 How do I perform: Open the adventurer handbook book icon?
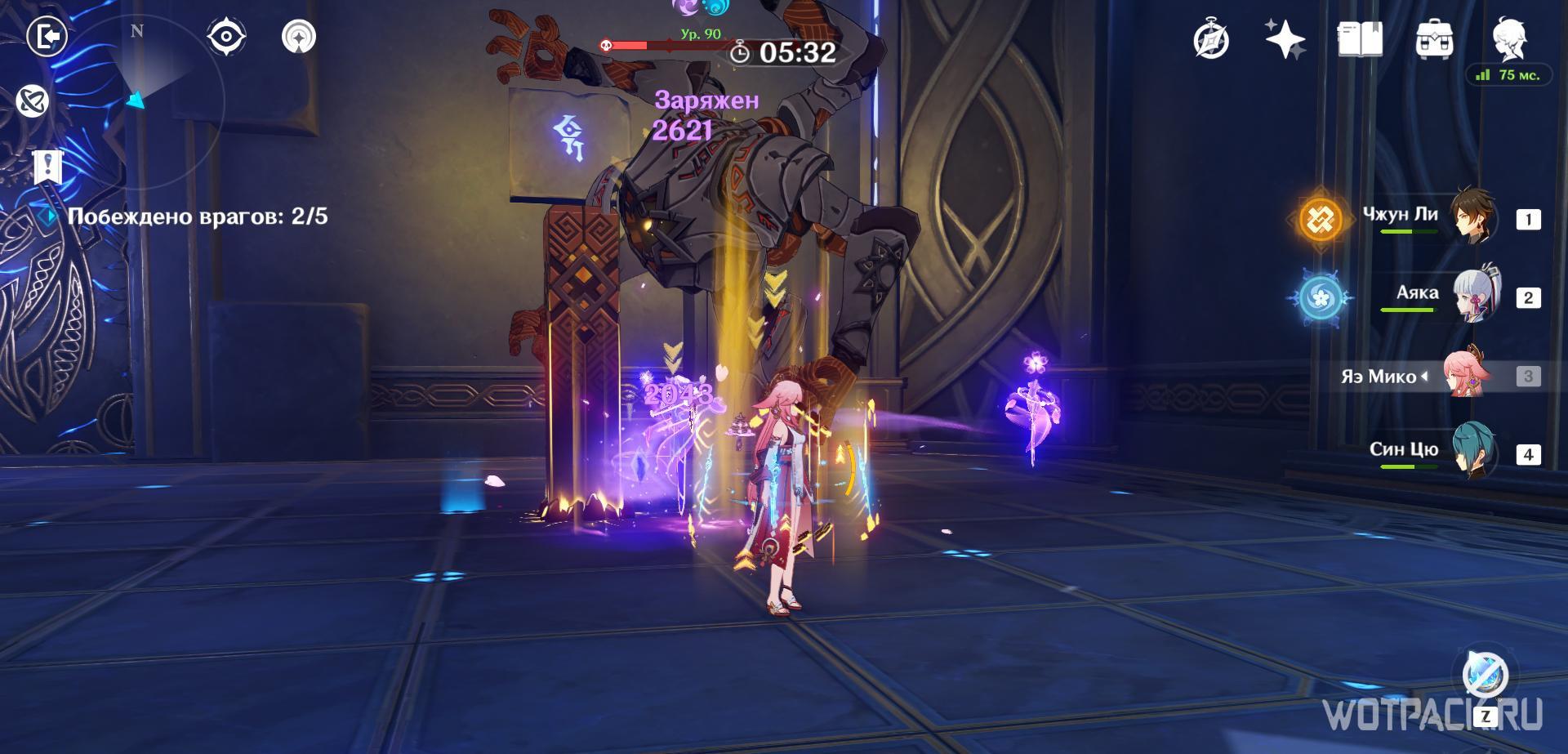coord(1360,39)
